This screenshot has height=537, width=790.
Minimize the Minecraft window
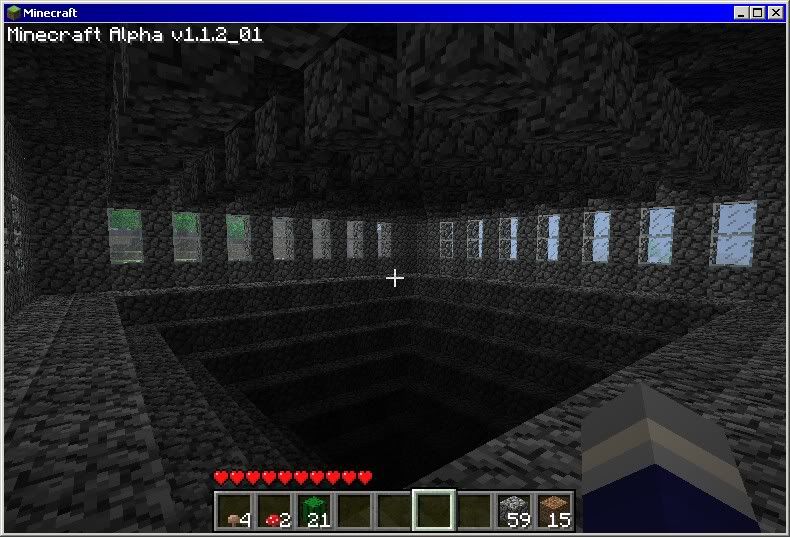[x=742, y=12]
